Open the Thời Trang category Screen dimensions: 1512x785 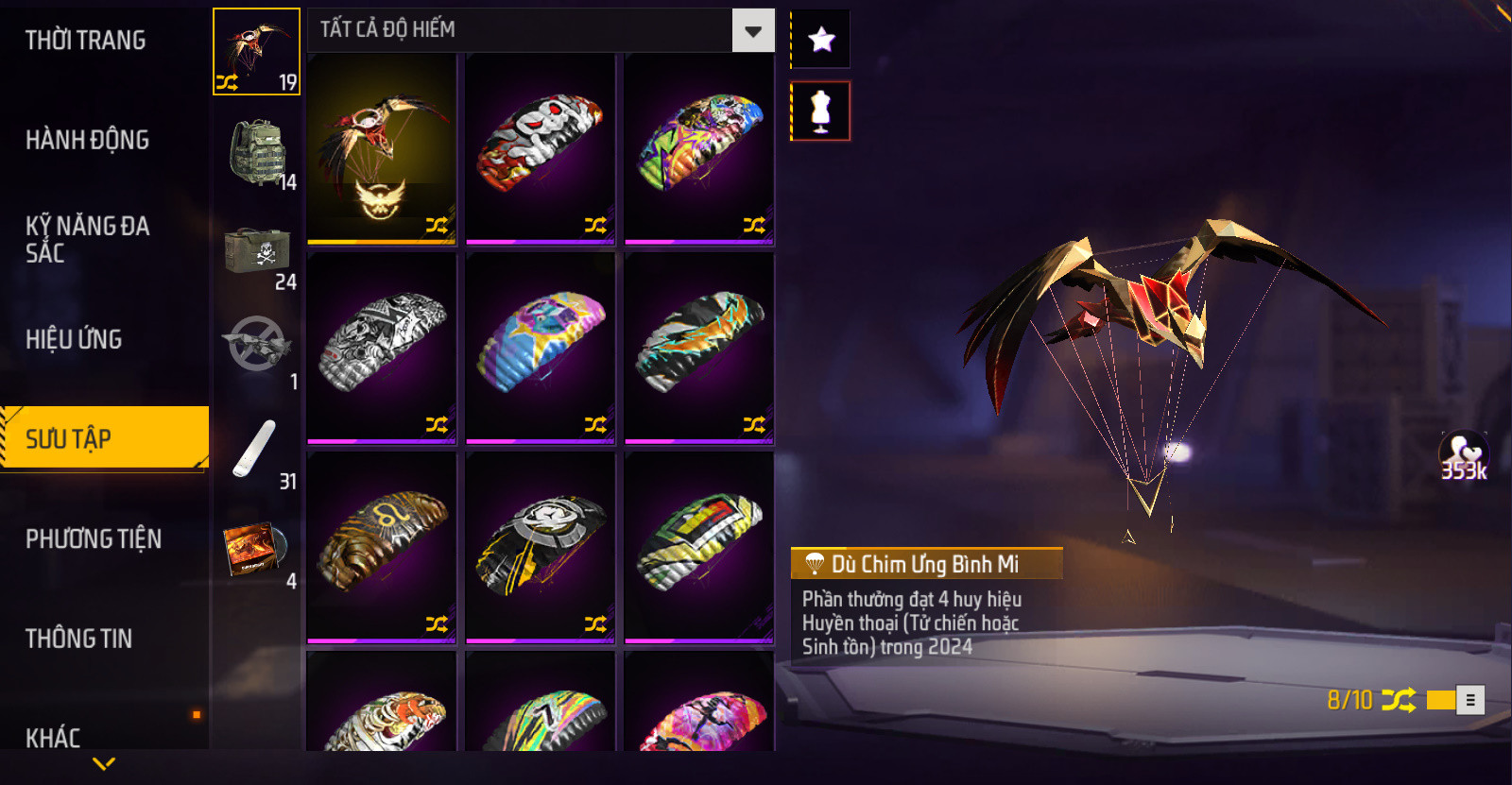coord(86,41)
